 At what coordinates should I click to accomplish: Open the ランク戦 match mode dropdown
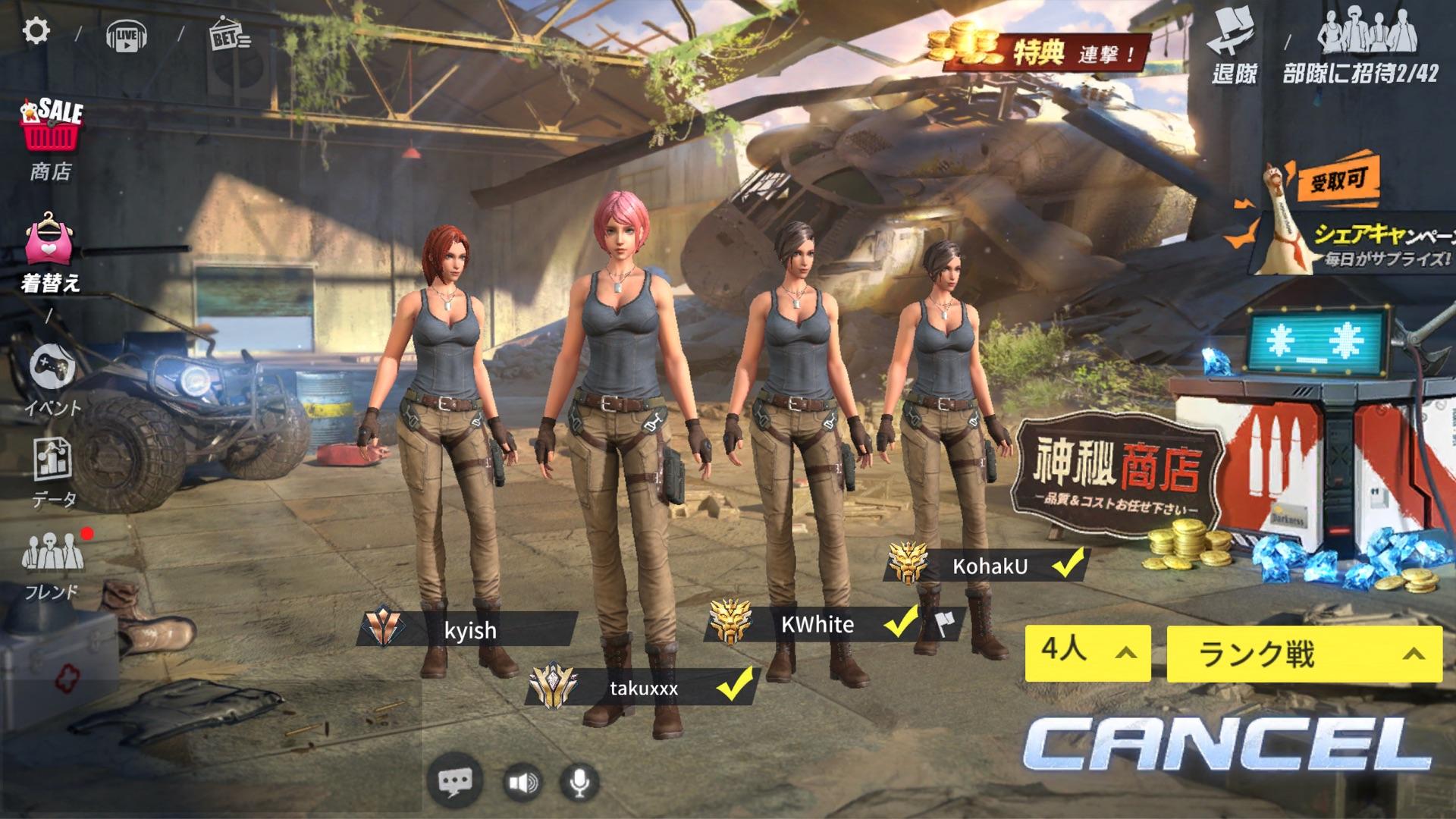(x=1304, y=654)
